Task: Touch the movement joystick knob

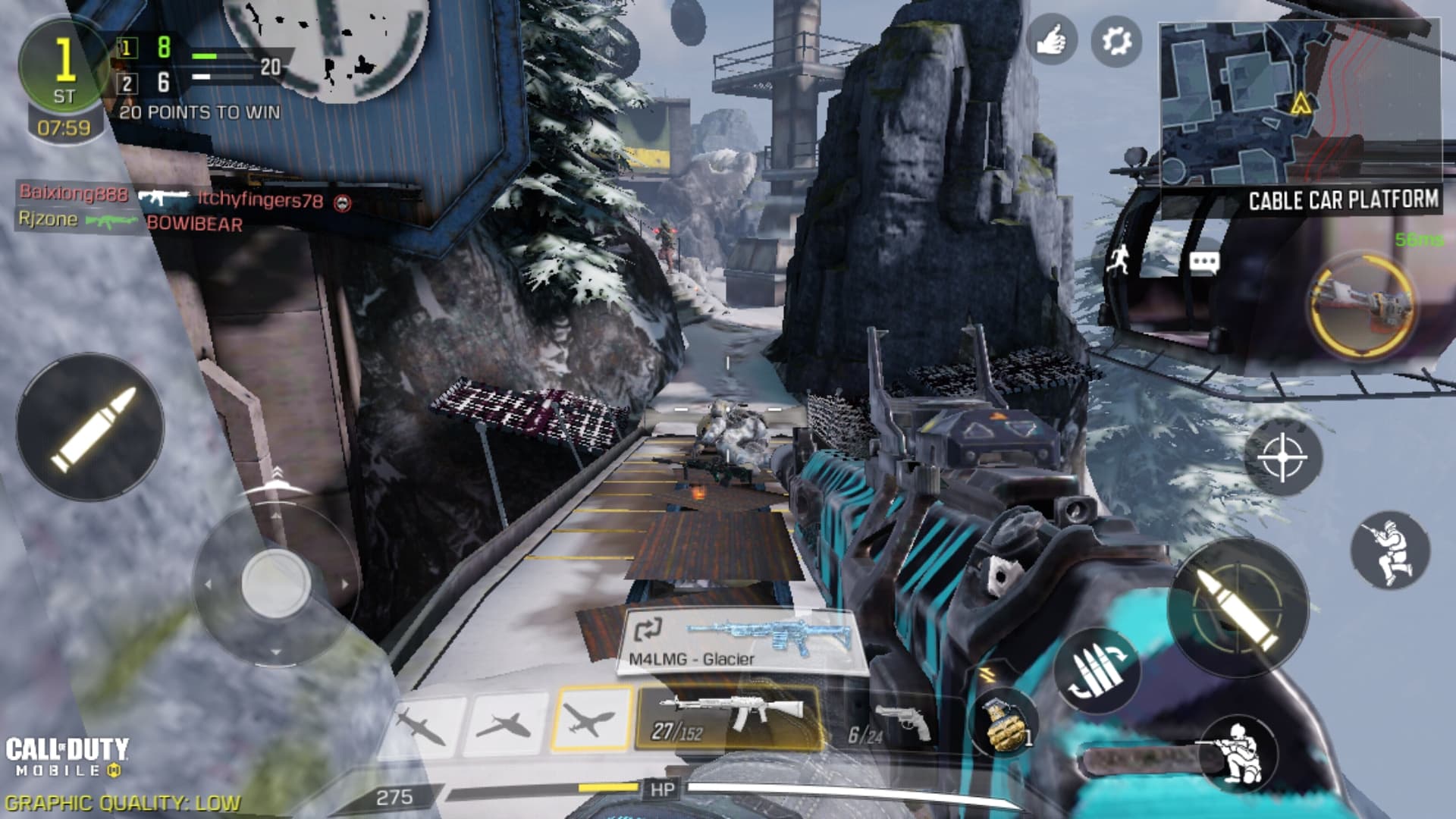Action: point(275,582)
